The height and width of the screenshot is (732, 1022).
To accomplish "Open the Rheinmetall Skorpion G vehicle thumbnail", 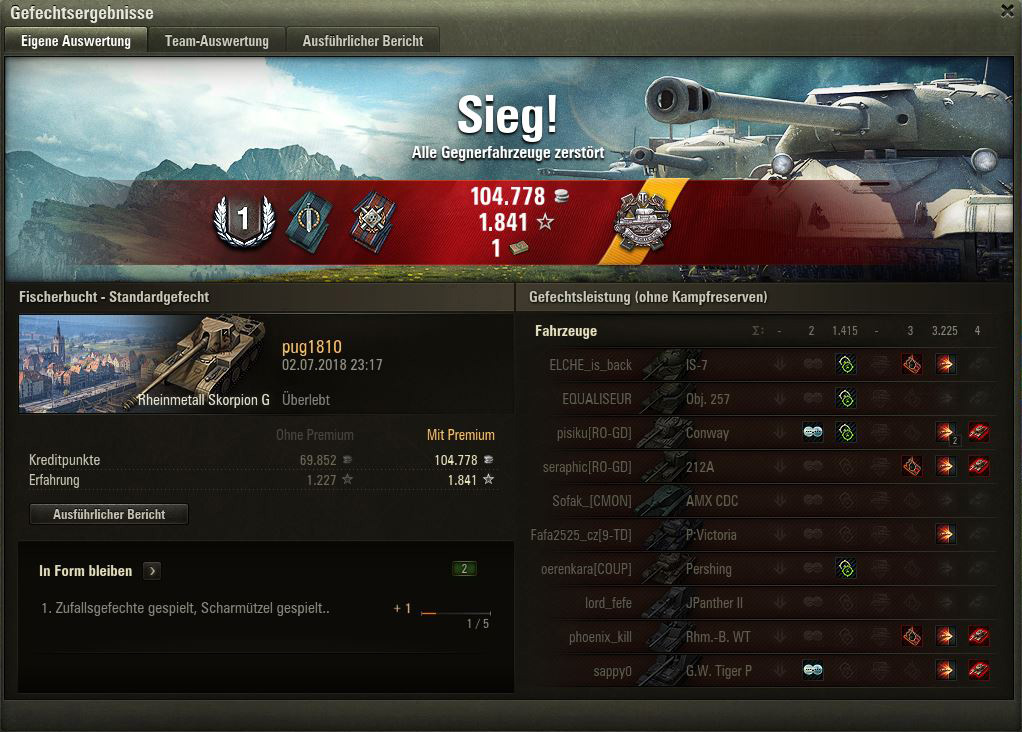I will (x=144, y=363).
